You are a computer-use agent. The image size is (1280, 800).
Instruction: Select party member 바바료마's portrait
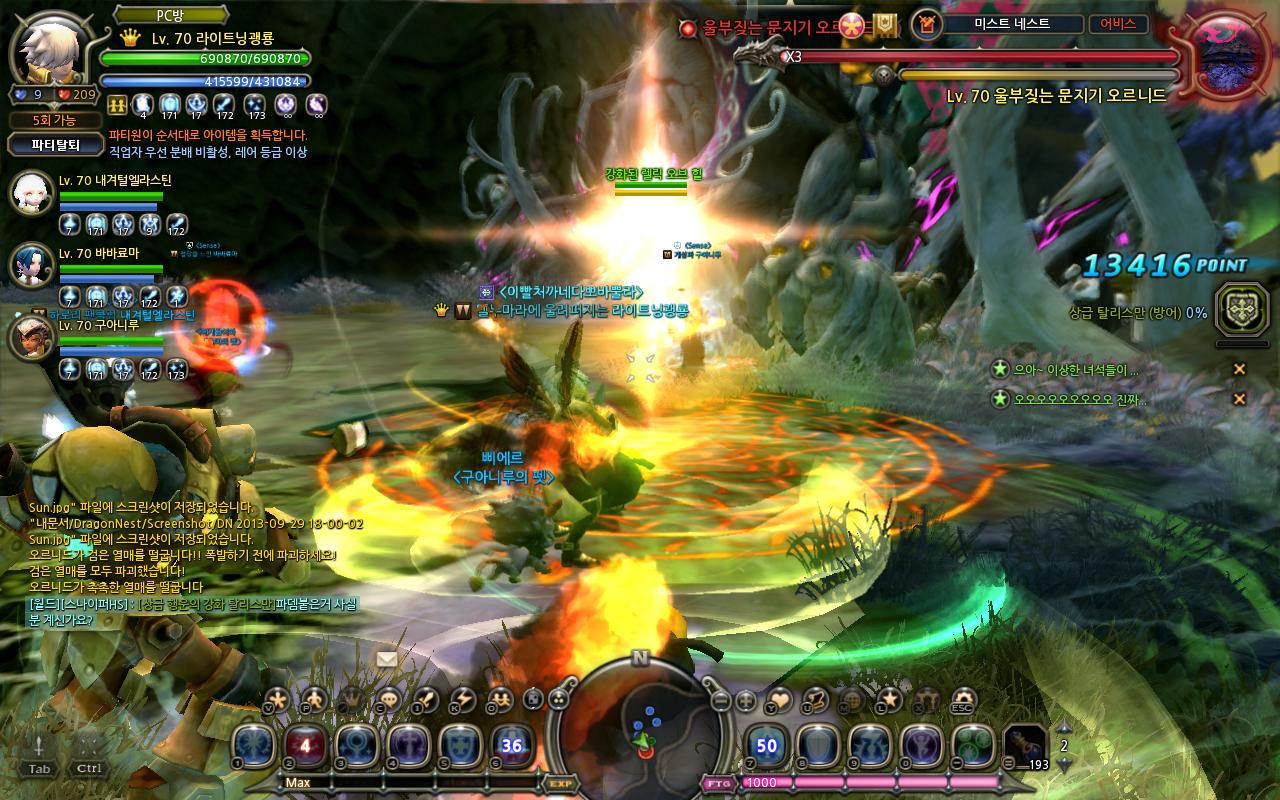tap(31, 264)
